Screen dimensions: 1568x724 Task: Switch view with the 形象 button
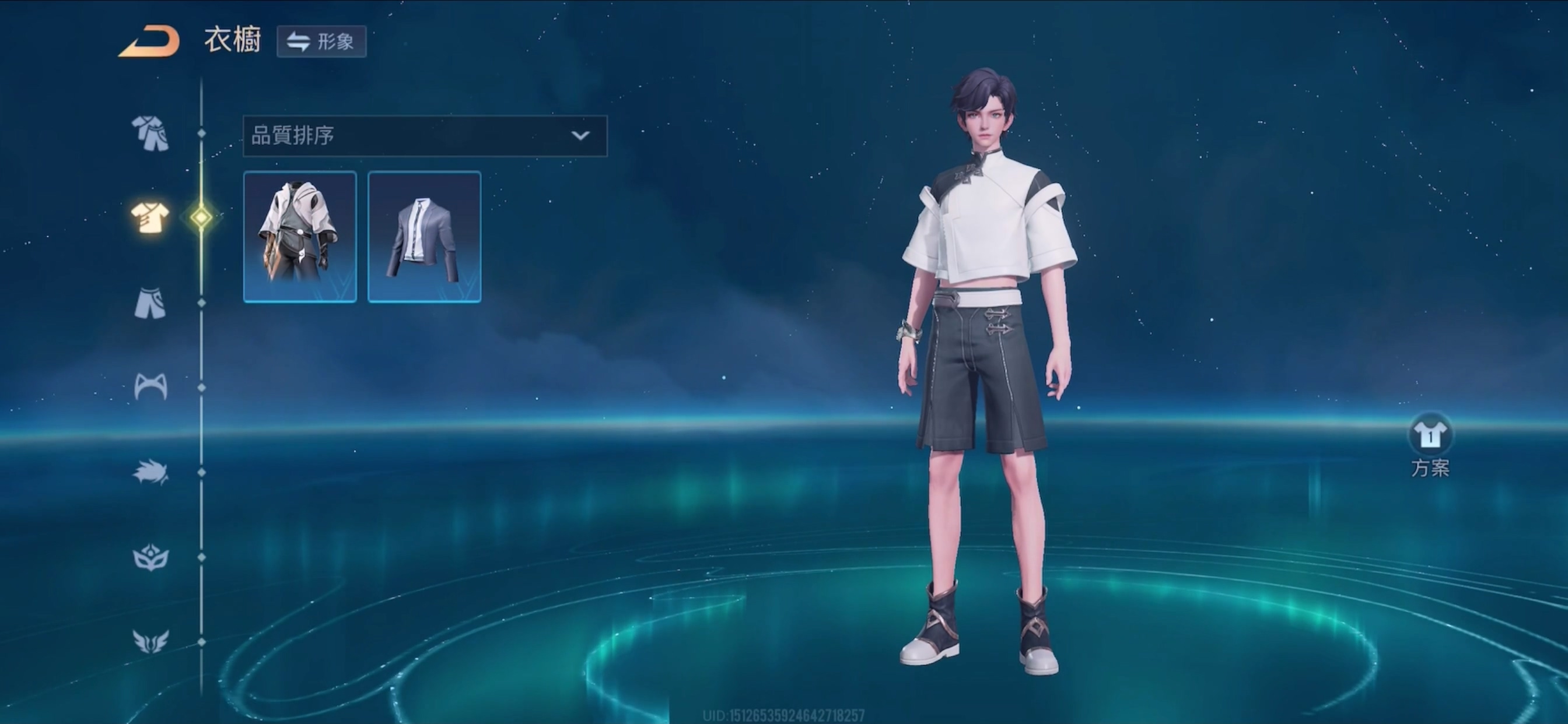pos(321,42)
